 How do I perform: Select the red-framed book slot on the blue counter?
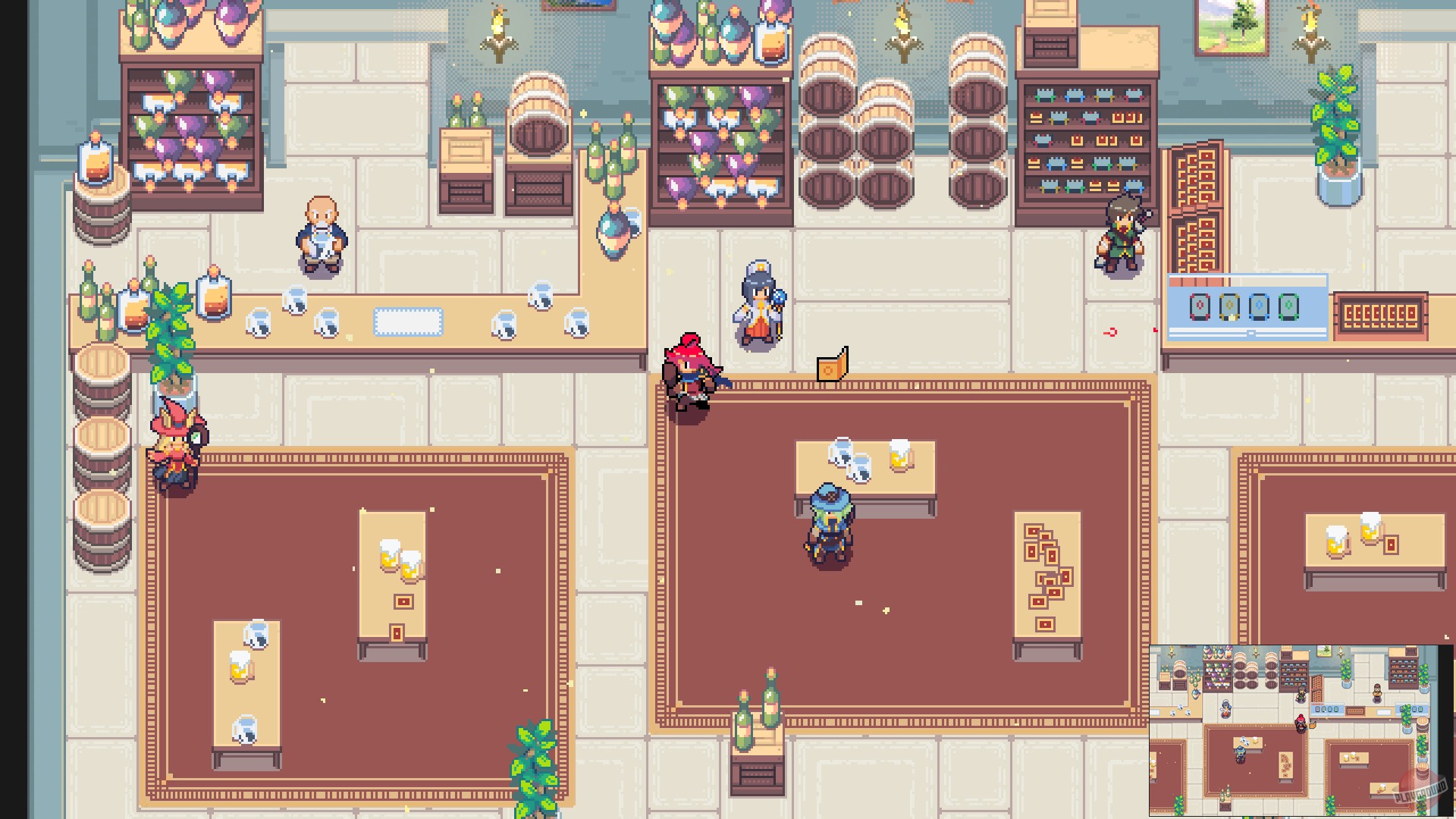1200,307
